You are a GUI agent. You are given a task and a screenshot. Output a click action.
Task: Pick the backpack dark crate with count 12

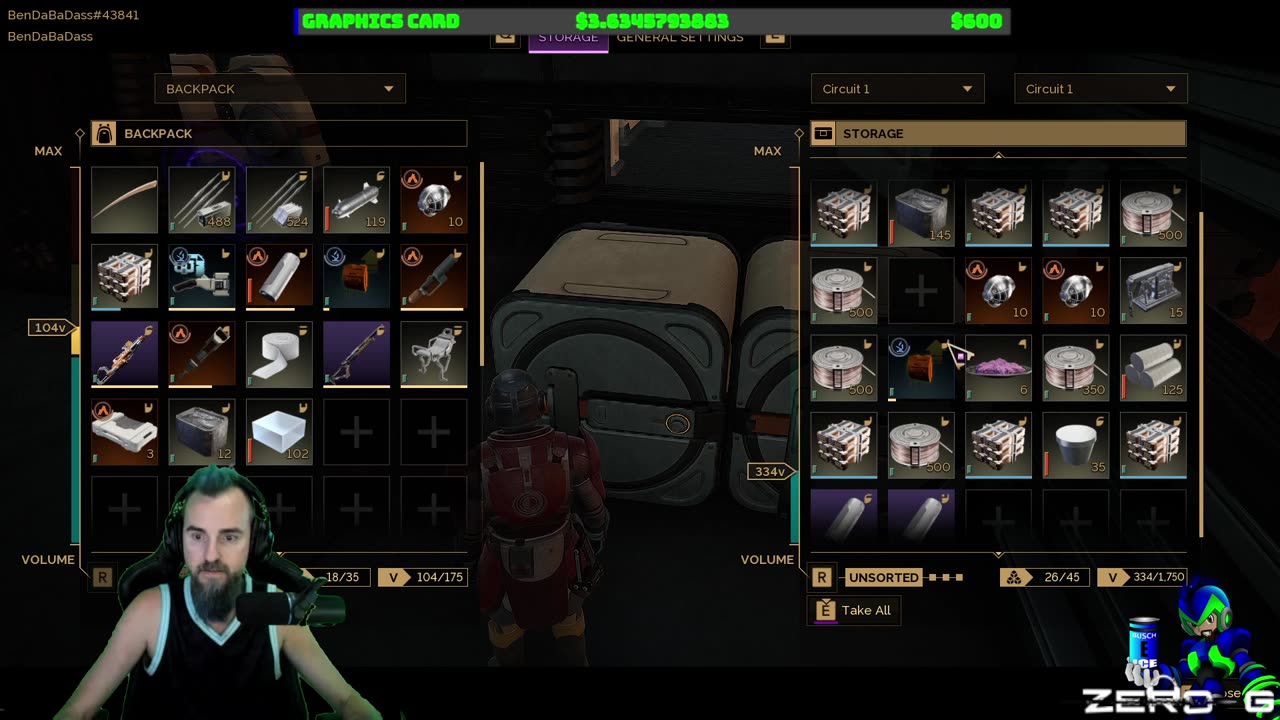[x=201, y=432]
